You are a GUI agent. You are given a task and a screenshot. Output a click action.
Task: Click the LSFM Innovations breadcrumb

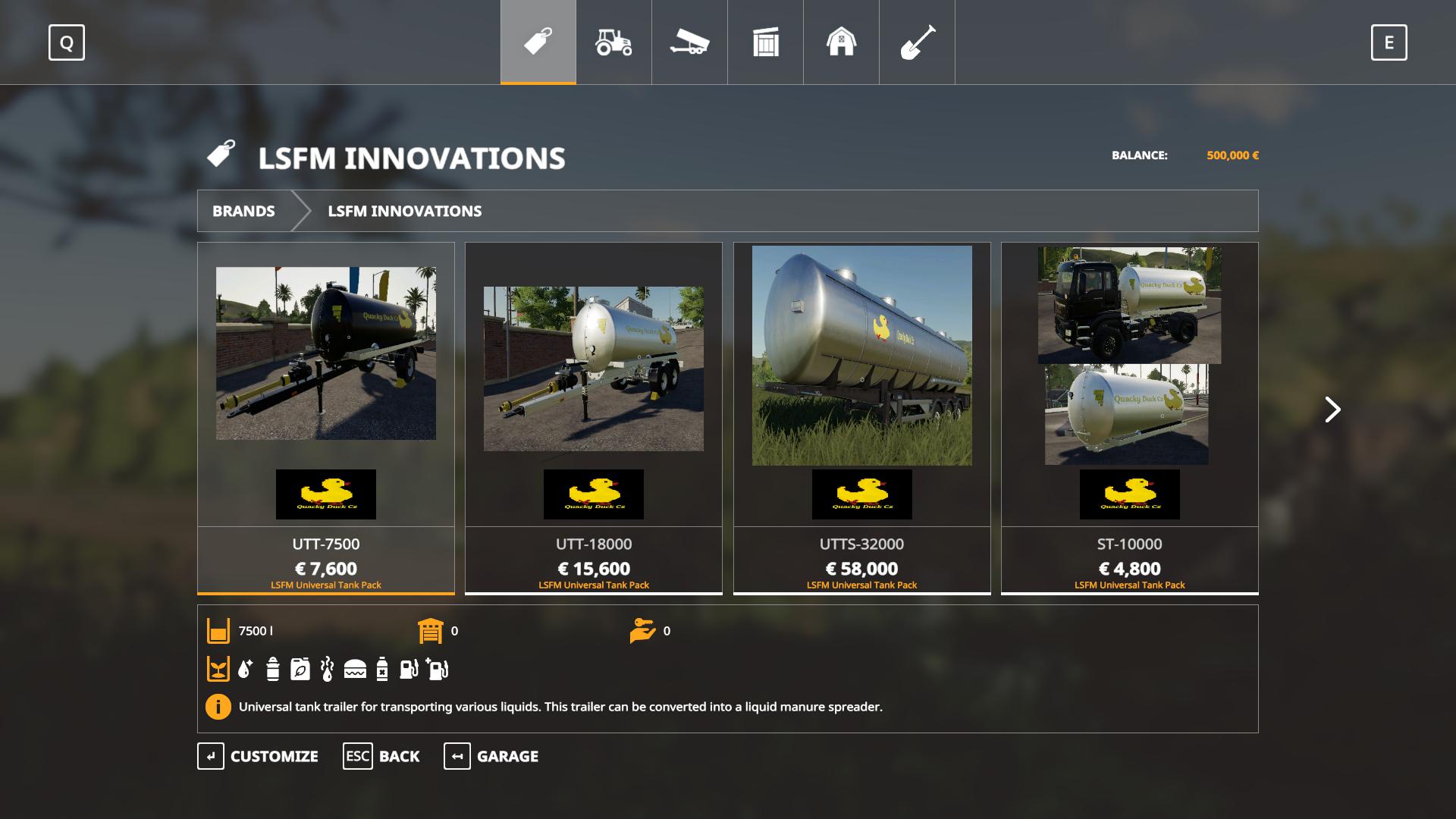point(404,211)
